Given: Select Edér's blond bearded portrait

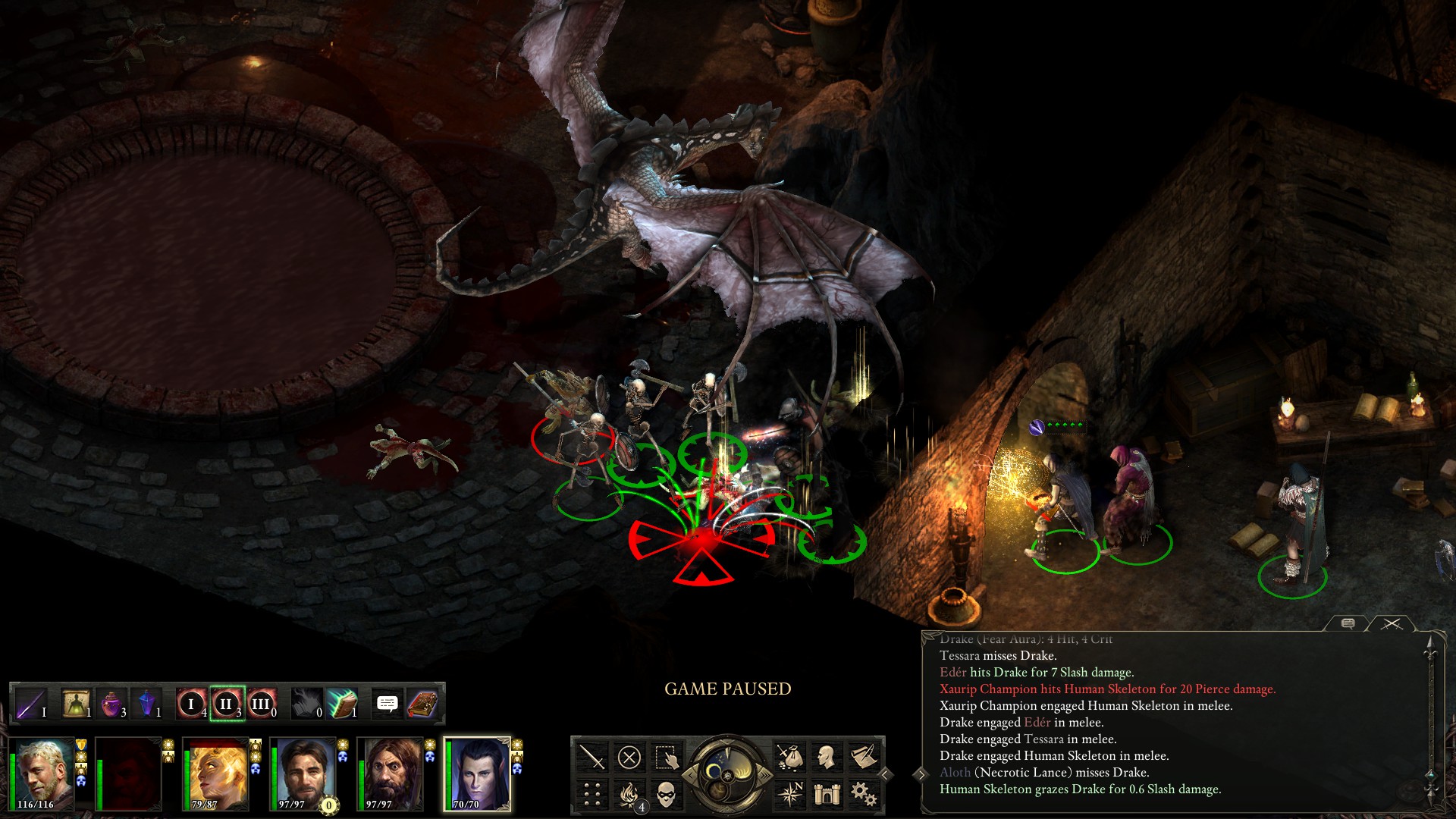Looking at the screenshot, I should tap(42, 774).
